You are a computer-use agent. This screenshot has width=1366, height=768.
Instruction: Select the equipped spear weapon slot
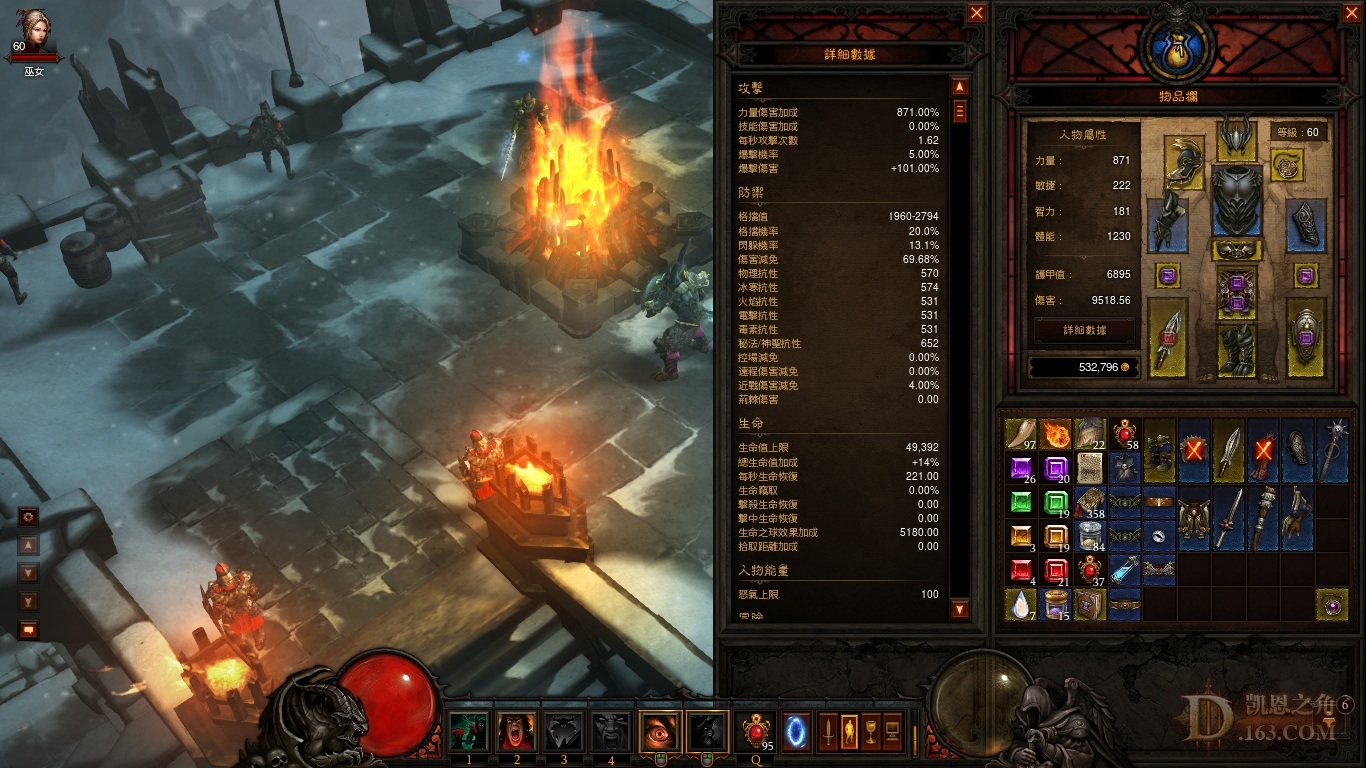pyautogui.click(x=1167, y=338)
